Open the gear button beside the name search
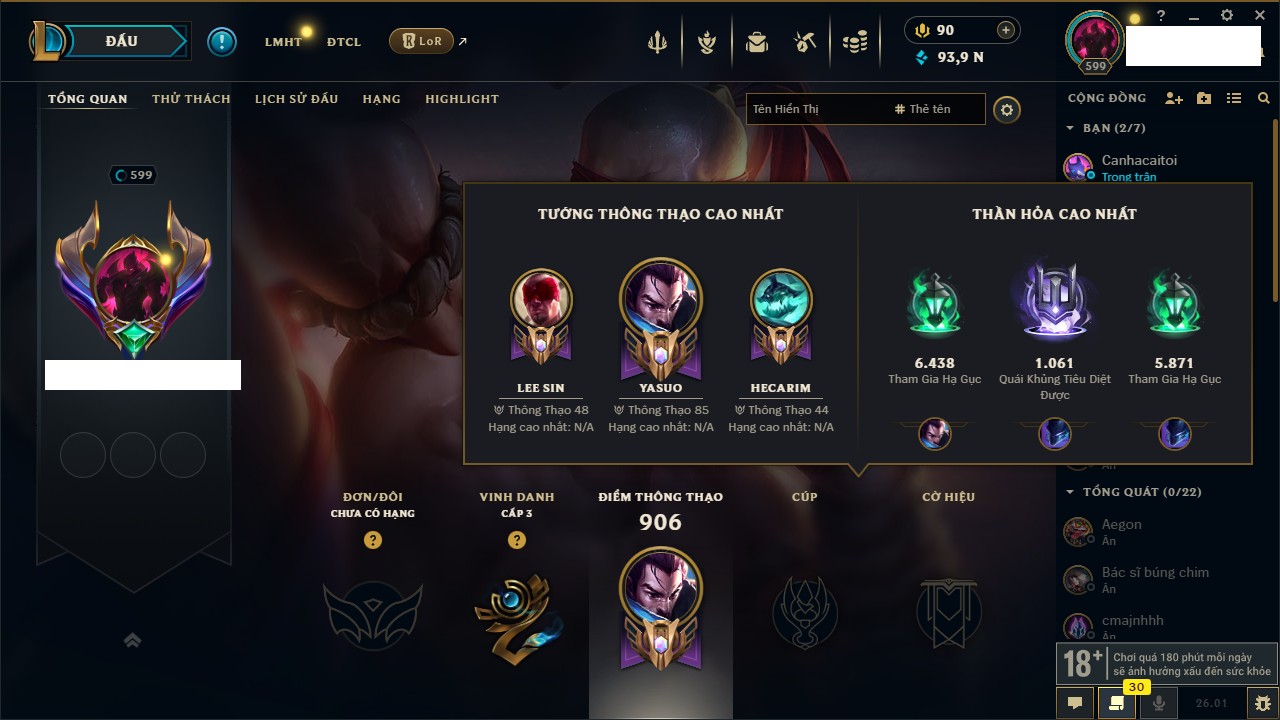The width and height of the screenshot is (1280, 720). pyautogui.click(x=1007, y=109)
